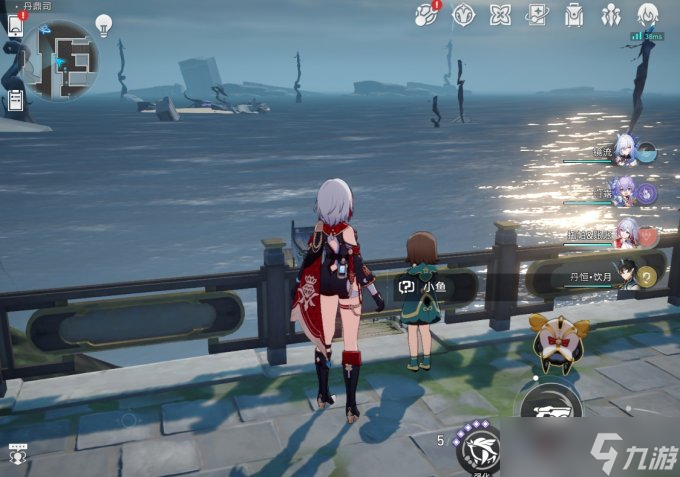Viewport: 680px width, 477px height.
Task: Open the four-petal flower icon
Action: coord(500,15)
